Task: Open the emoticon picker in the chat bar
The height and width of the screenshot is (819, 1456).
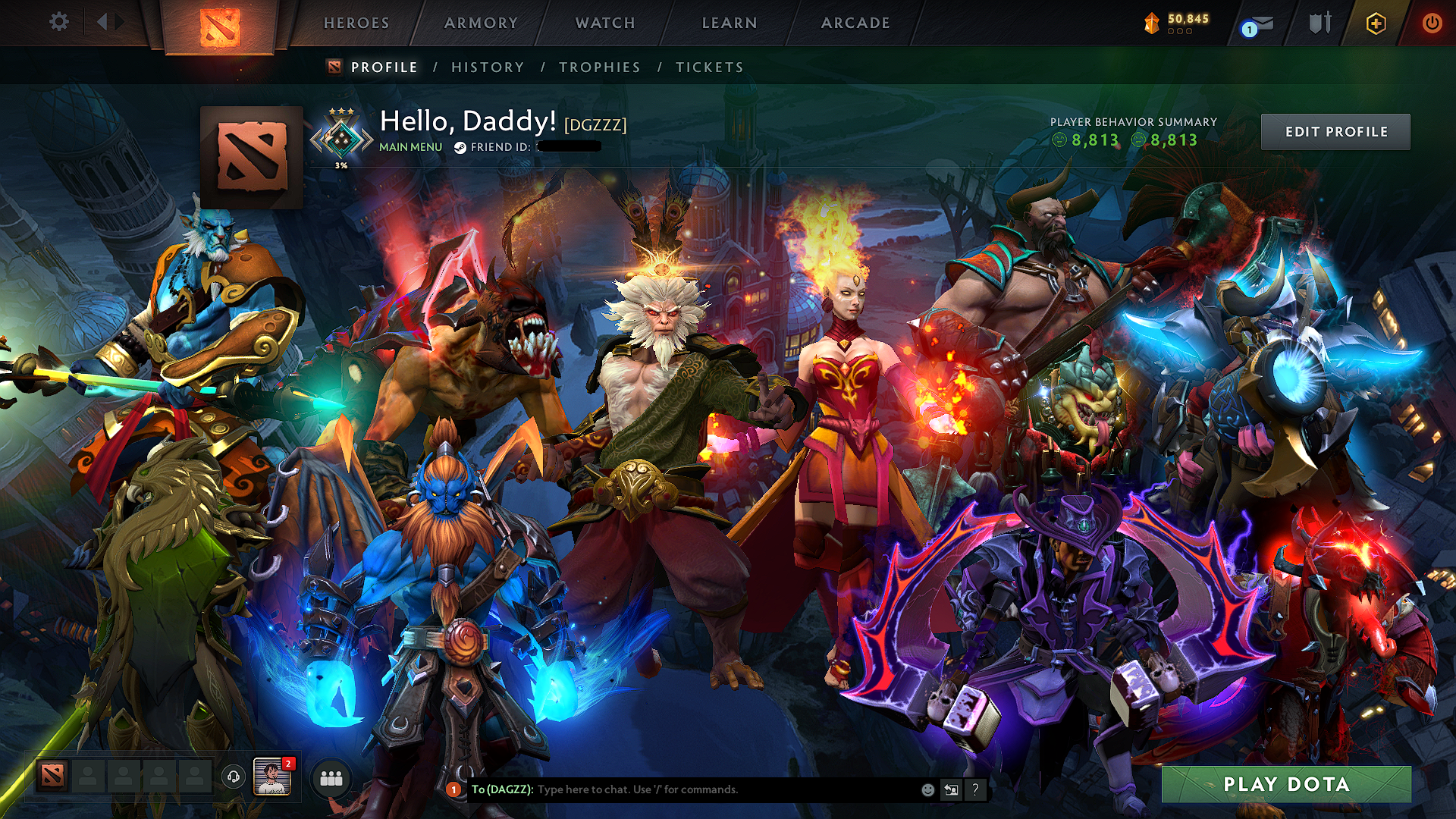Action: pyautogui.click(x=927, y=789)
